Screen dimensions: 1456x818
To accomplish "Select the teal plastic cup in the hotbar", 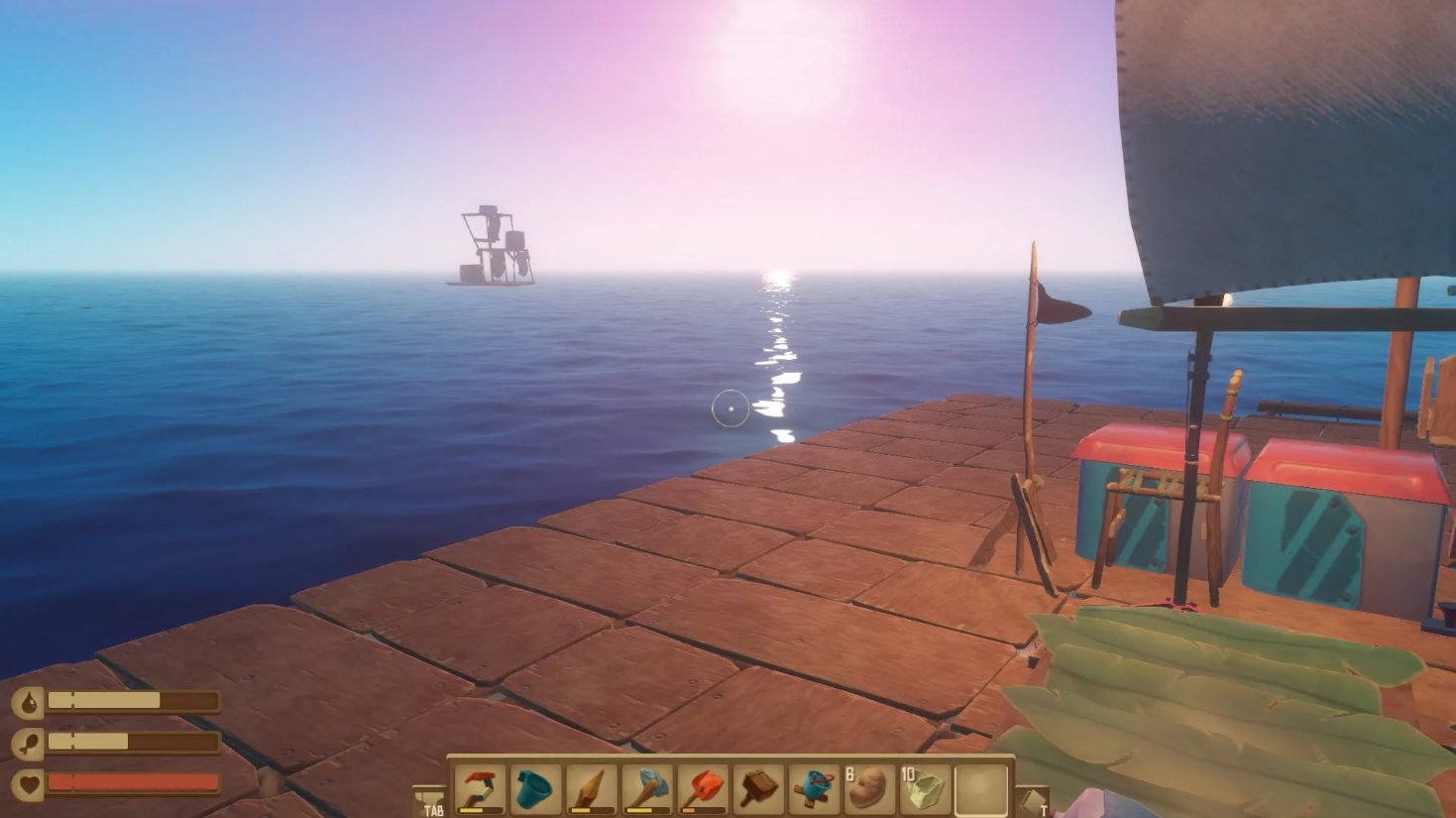I will click(537, 788).
